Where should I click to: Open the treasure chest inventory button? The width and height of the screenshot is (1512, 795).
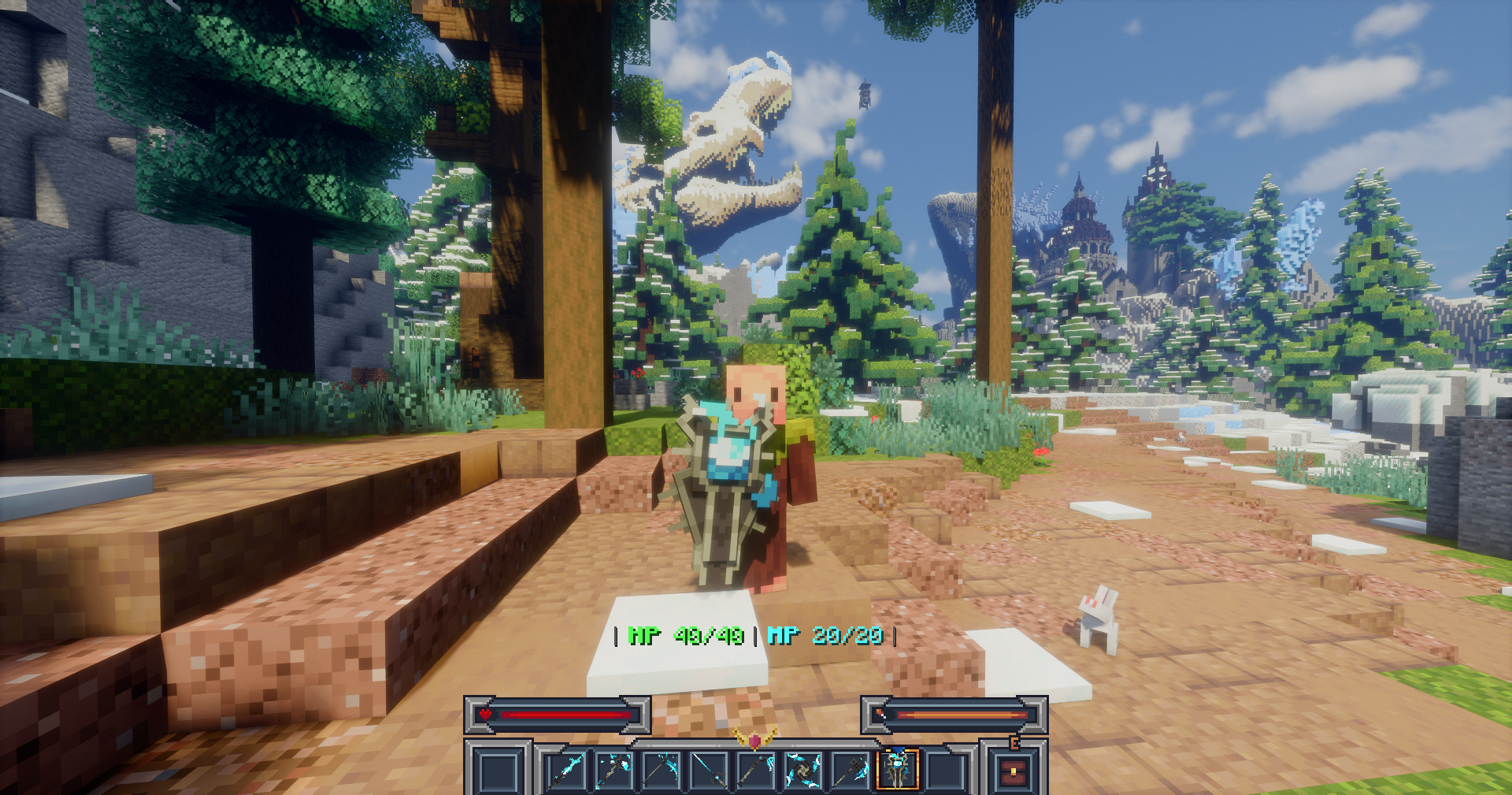click(1014, 772)
